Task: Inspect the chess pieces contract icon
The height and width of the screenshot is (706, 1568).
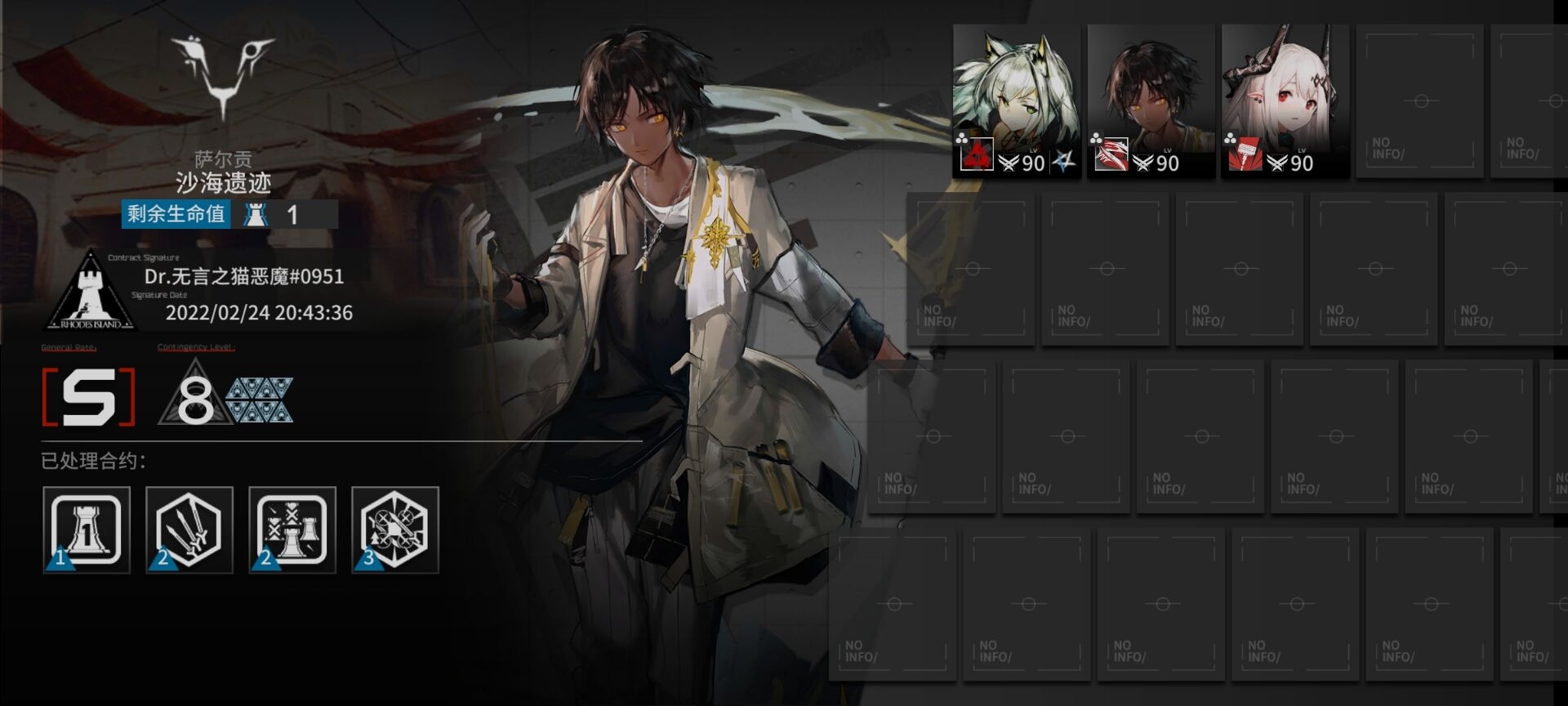Action: click(x=292, y=529)
